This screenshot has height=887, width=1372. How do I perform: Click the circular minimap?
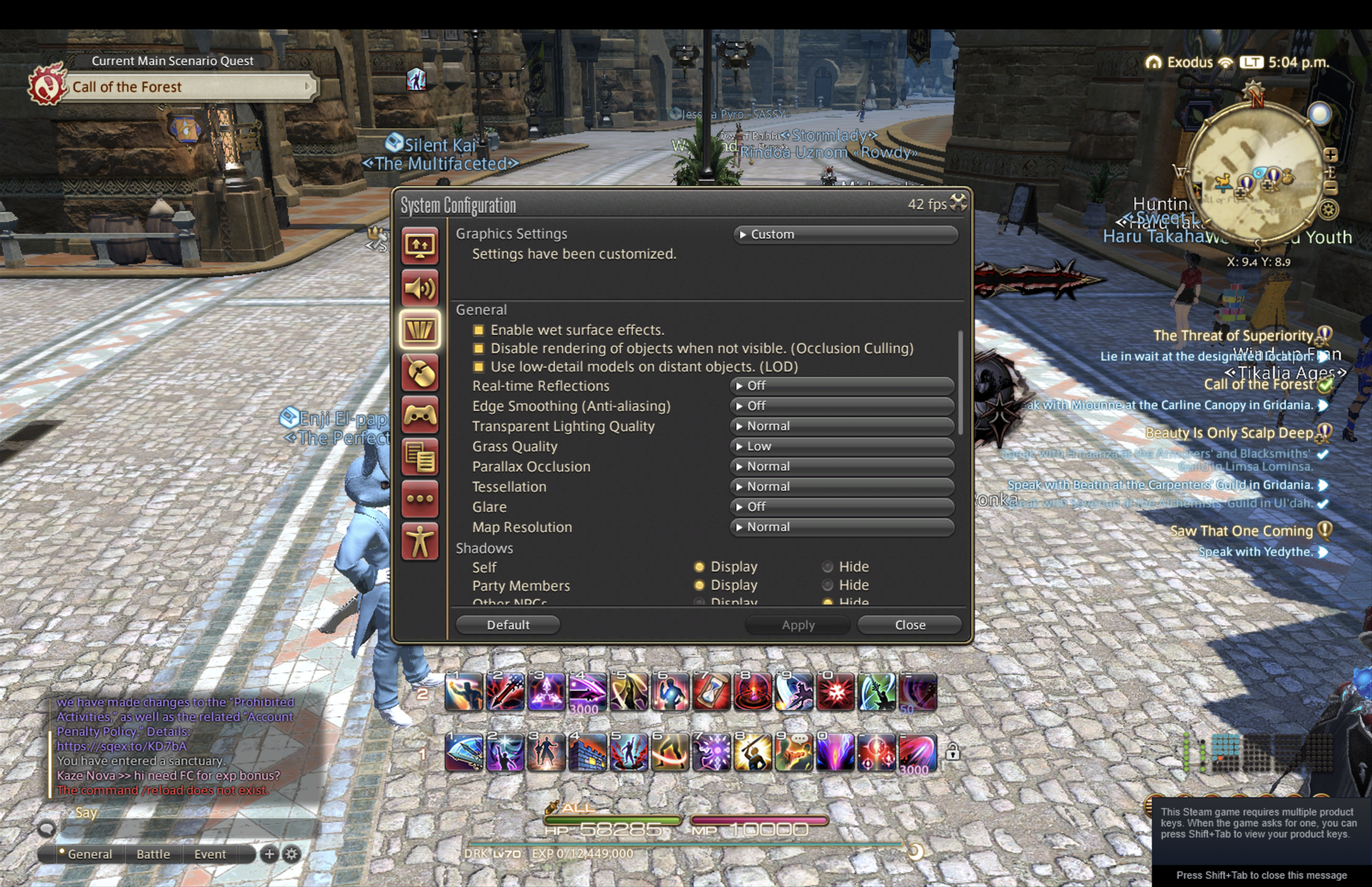tap(1255, 175)
